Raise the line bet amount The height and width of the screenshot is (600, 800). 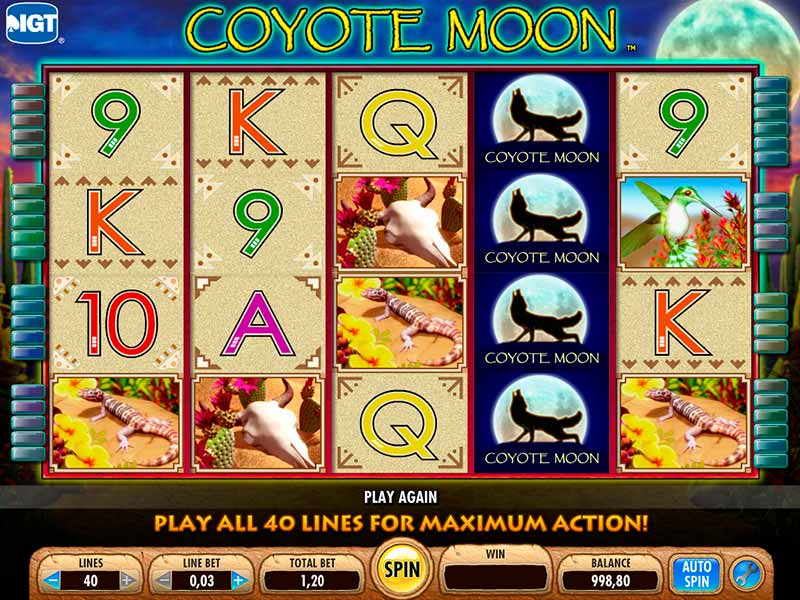239,579
